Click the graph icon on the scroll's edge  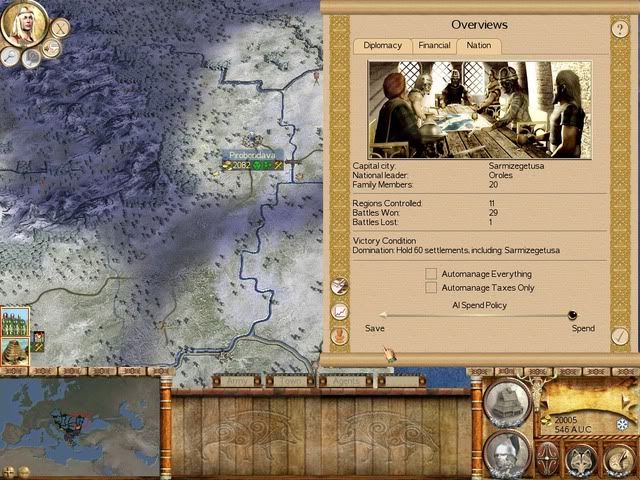tap(340, 311)
